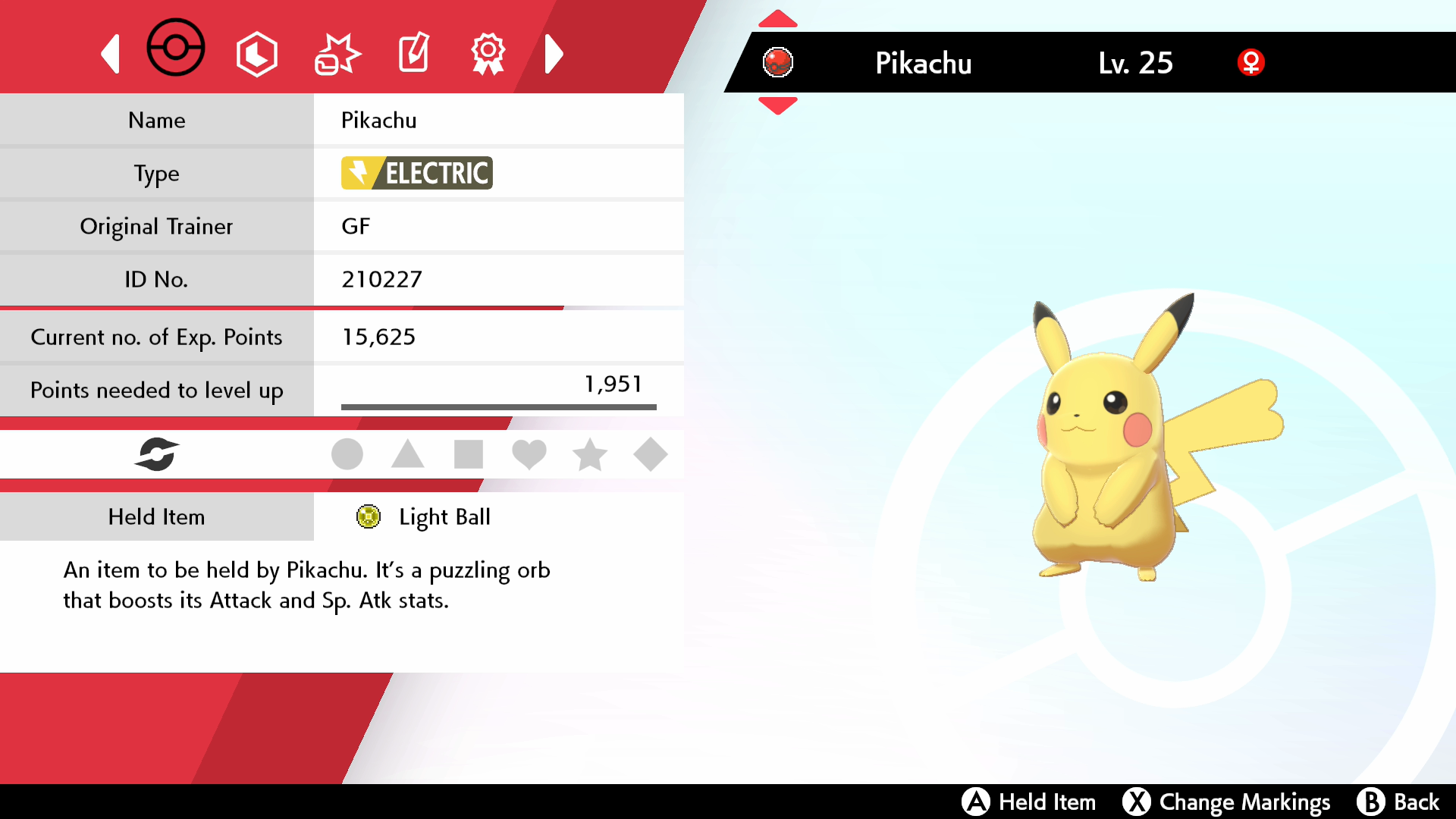1456x819 pixels.
Task: Toggle the star marking
Action: pyautogui.click(x=590, y=454)
